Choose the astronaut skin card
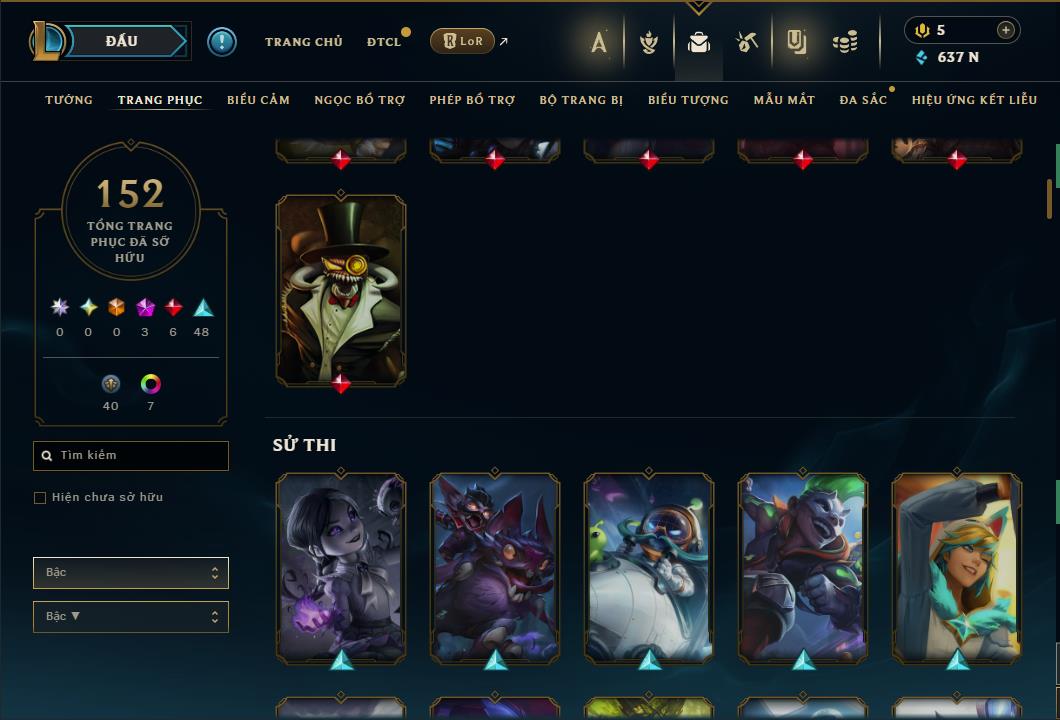This screenshot has width=1060, height=720. pos(649,566)
